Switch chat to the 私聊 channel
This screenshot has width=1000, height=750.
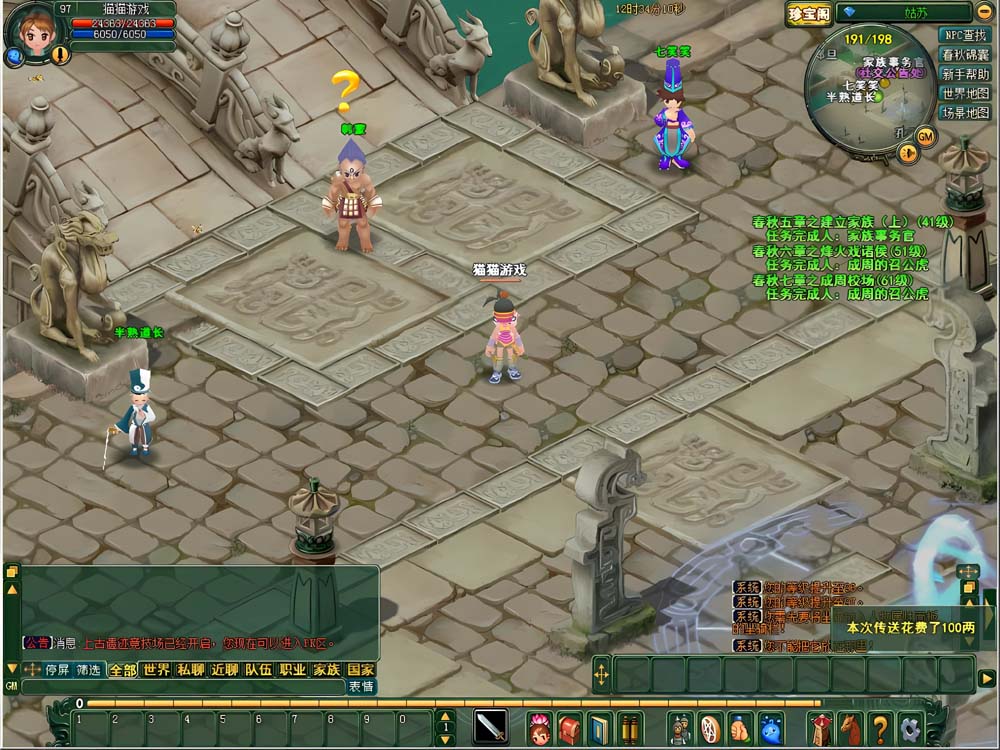(x=190, y=670)
